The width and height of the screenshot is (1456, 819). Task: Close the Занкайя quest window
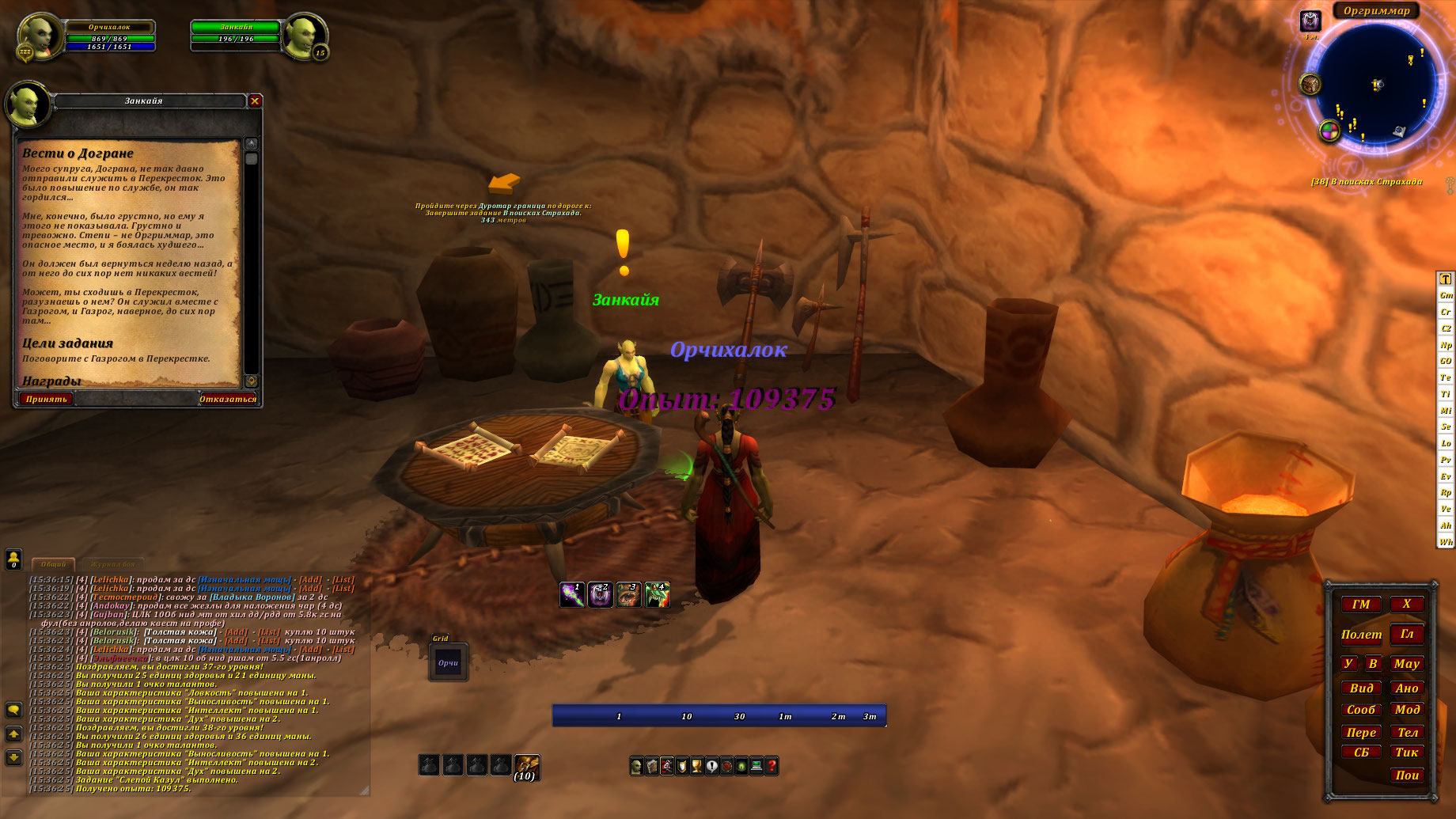tap(255, 100)
